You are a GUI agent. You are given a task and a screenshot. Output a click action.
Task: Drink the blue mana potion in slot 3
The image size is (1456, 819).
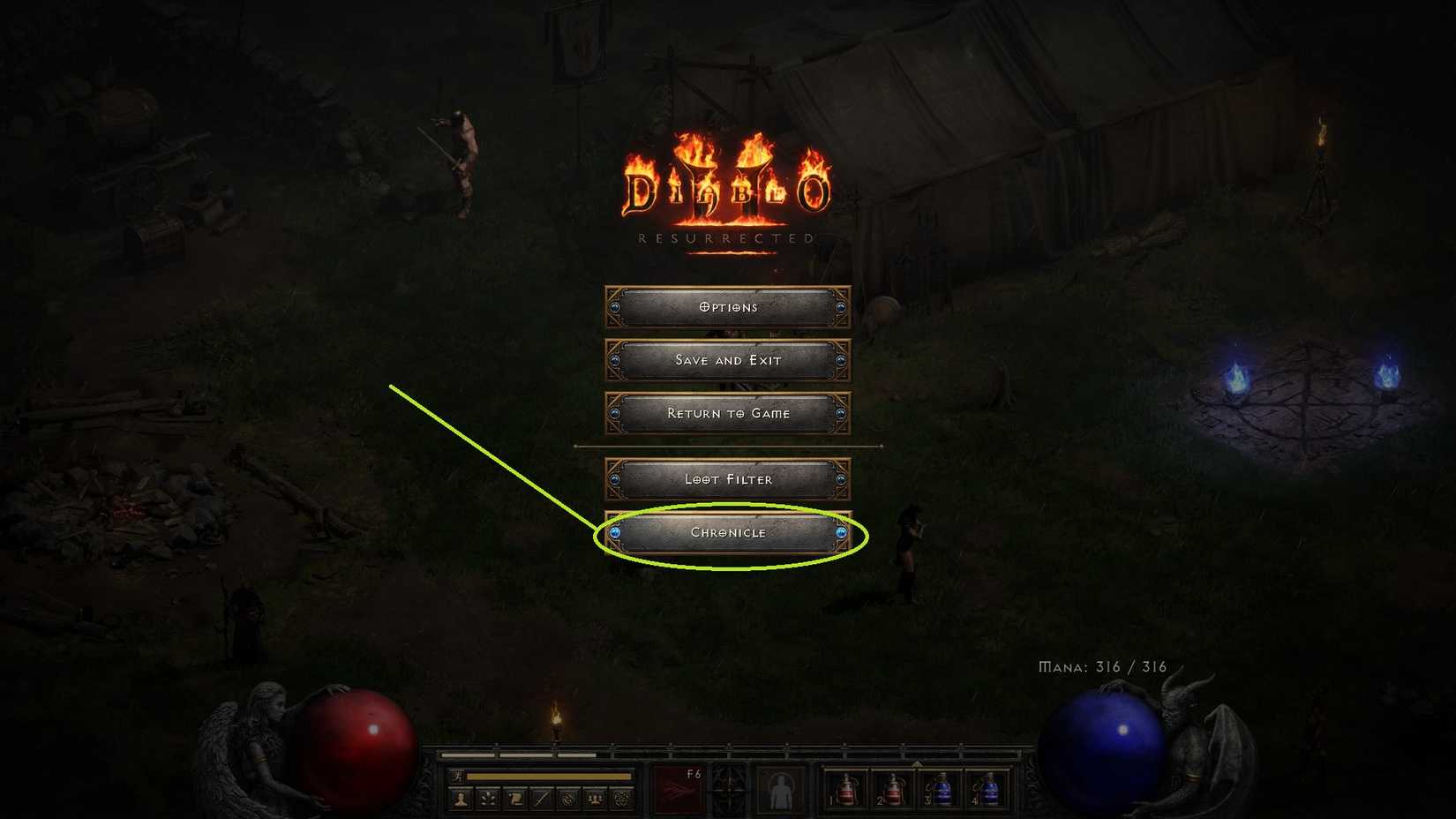(x=942, y=788)
